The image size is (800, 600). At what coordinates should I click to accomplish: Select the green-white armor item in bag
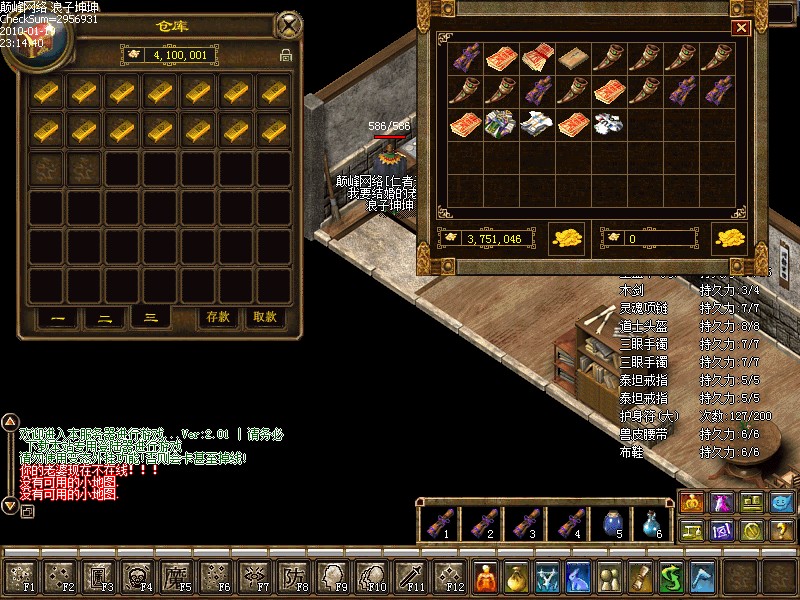point(499,125)
